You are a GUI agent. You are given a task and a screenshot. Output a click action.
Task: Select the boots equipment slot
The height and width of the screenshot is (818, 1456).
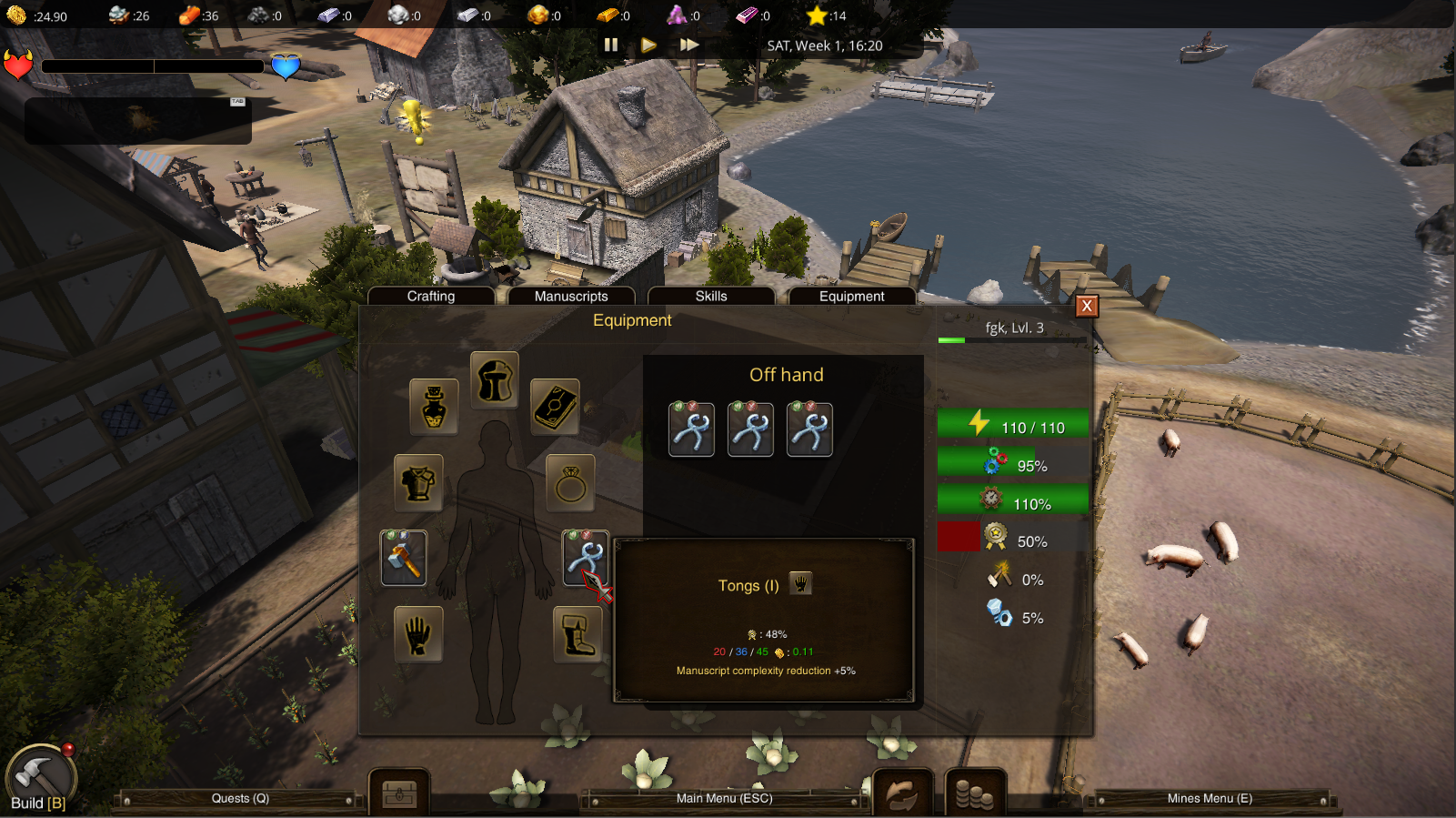(x=577, y=634)
